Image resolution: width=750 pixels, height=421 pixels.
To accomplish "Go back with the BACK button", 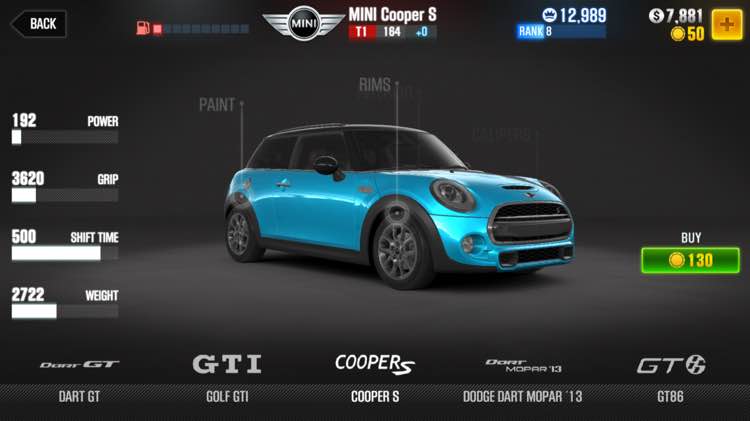I will point(38,23).
